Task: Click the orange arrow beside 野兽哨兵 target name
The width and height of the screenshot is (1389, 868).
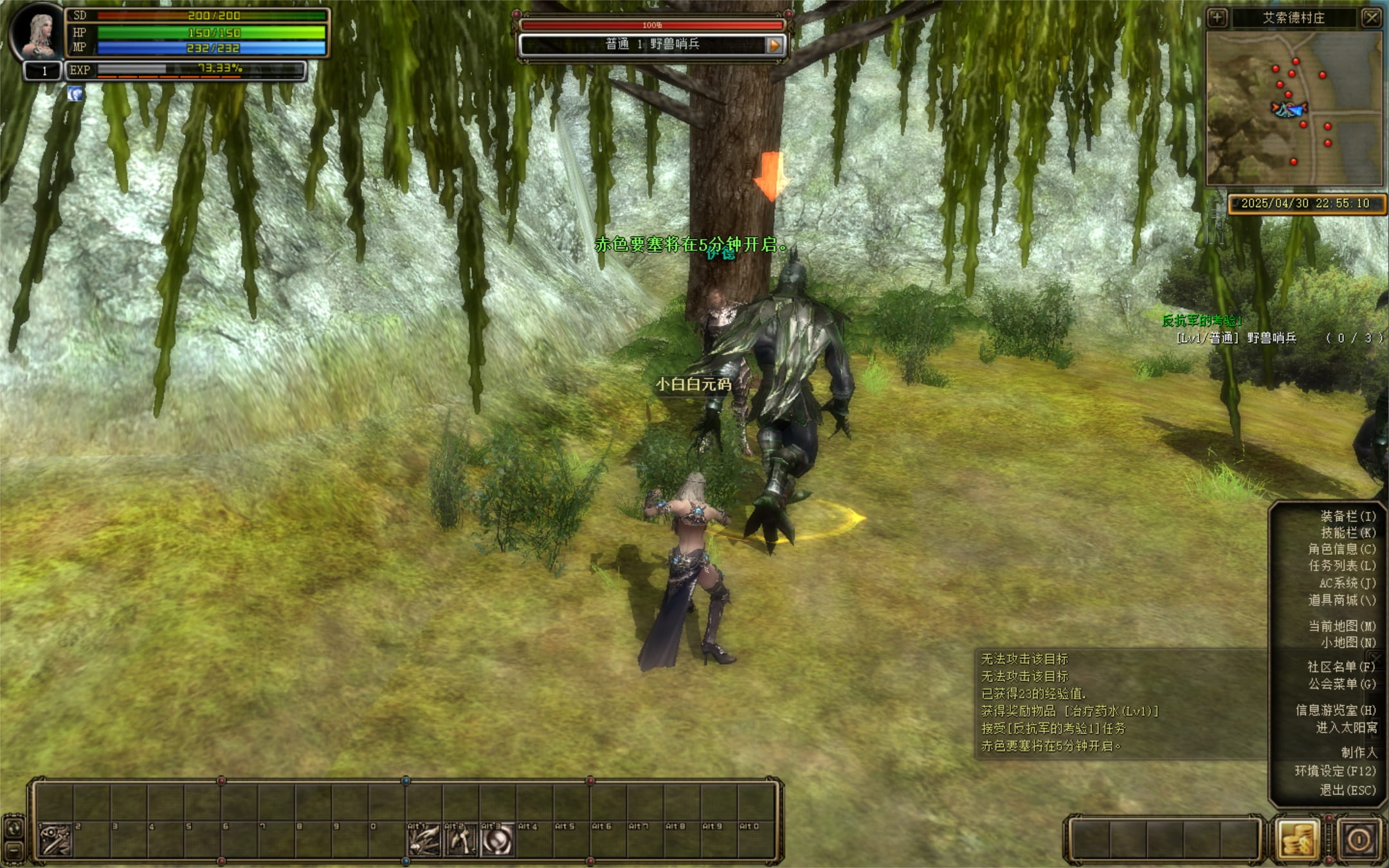Action: click(x=774, y=44)
